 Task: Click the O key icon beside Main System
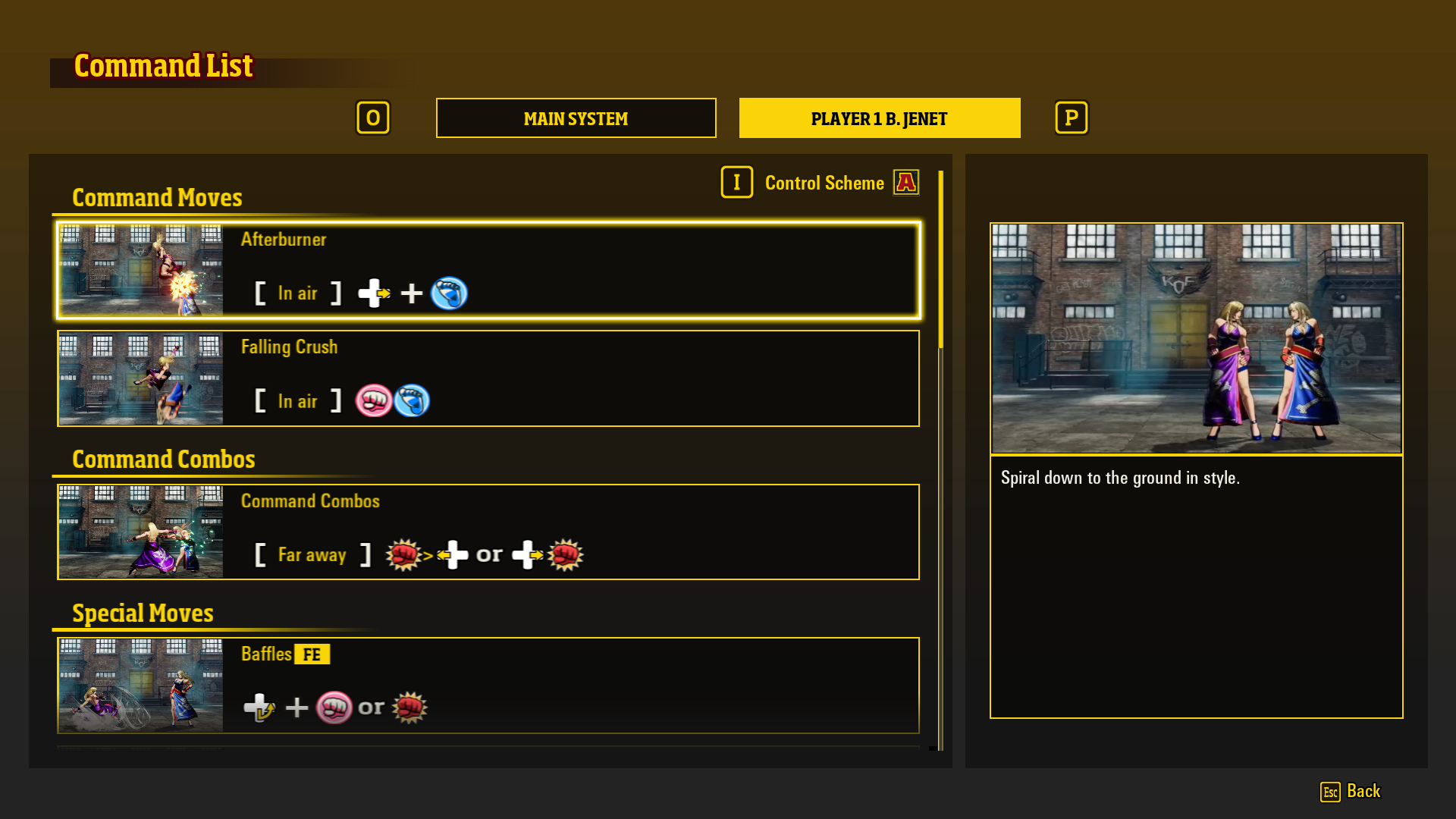[x=373, y=118]
